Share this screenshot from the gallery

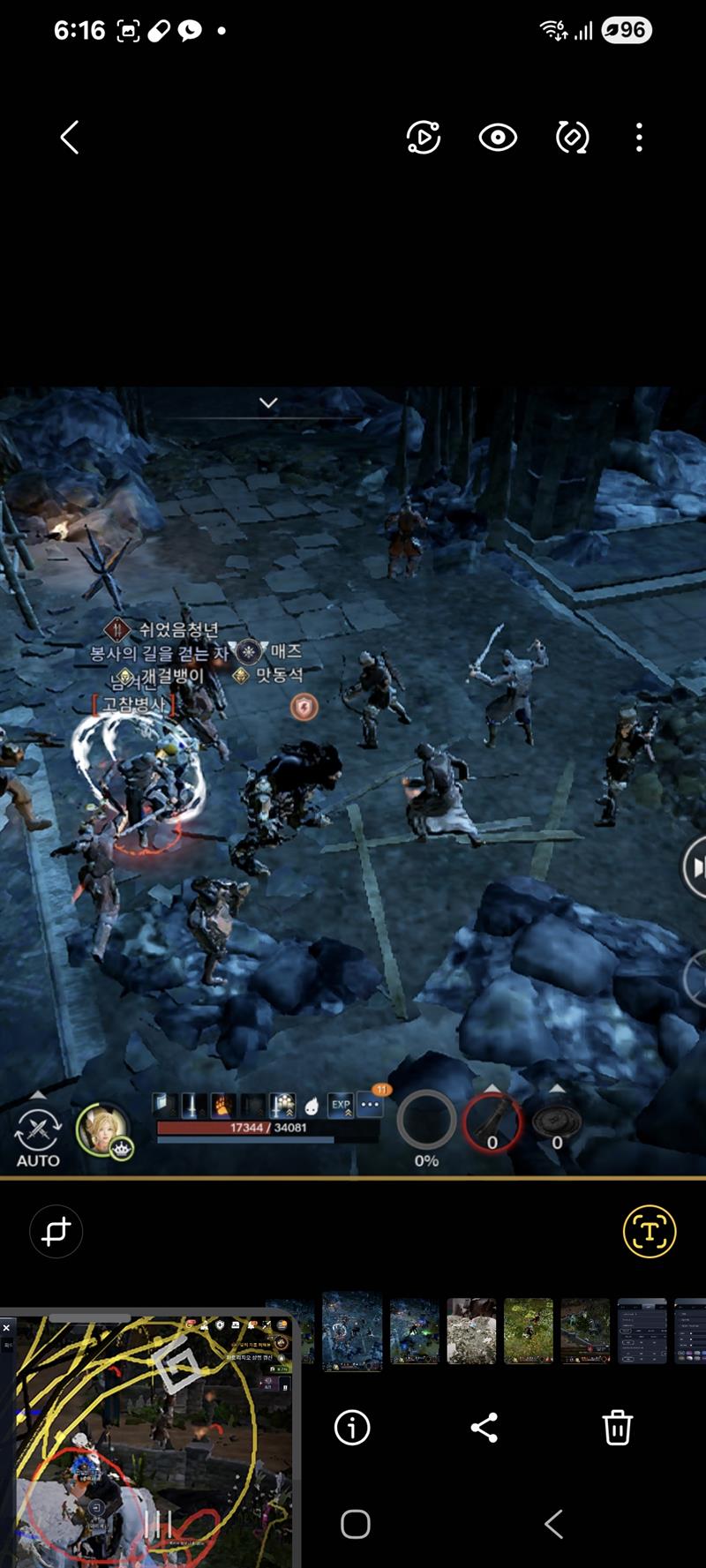click(x=484, y=1427)
